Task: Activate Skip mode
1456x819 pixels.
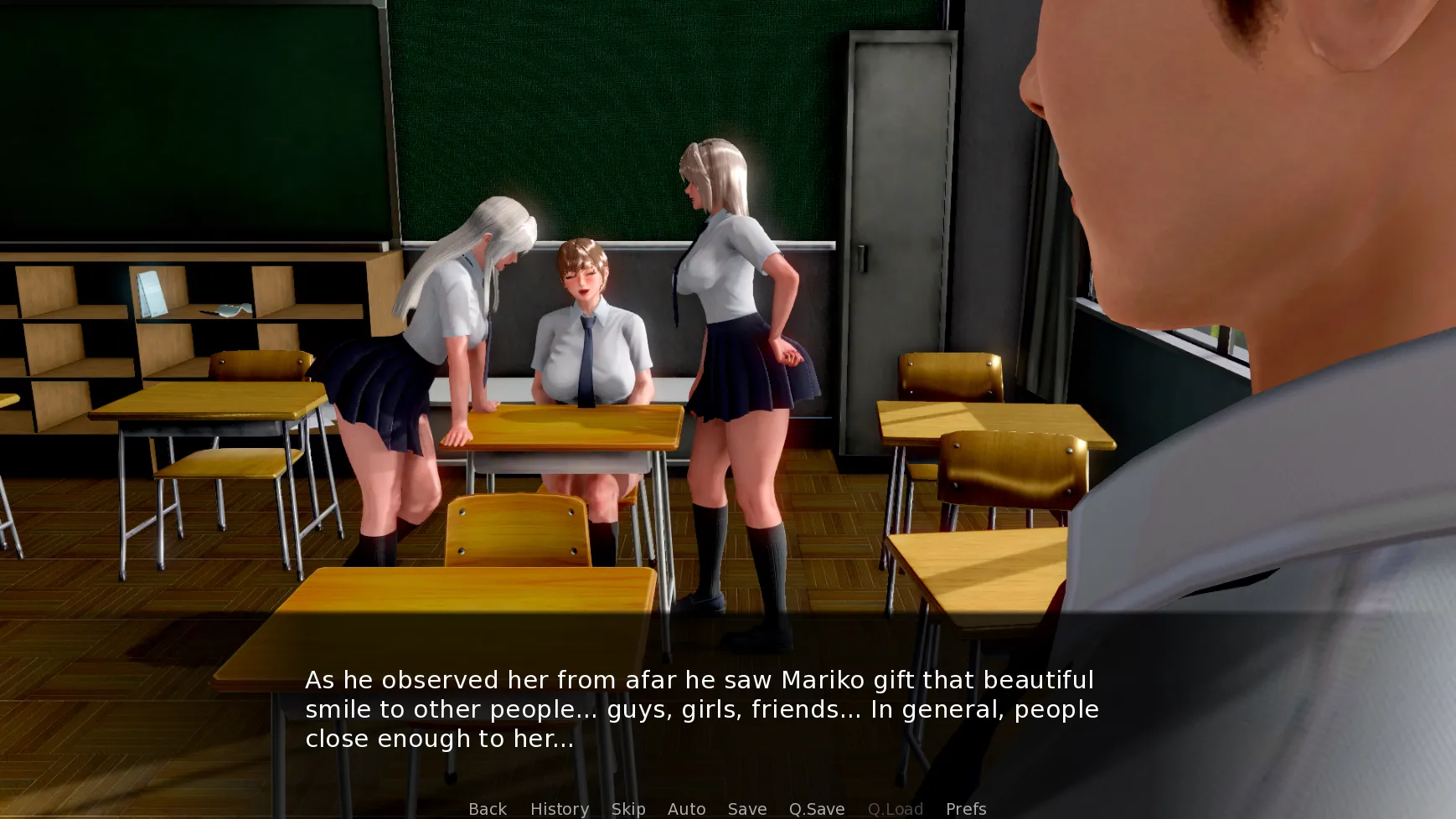Action: click(x=627, y=808)
